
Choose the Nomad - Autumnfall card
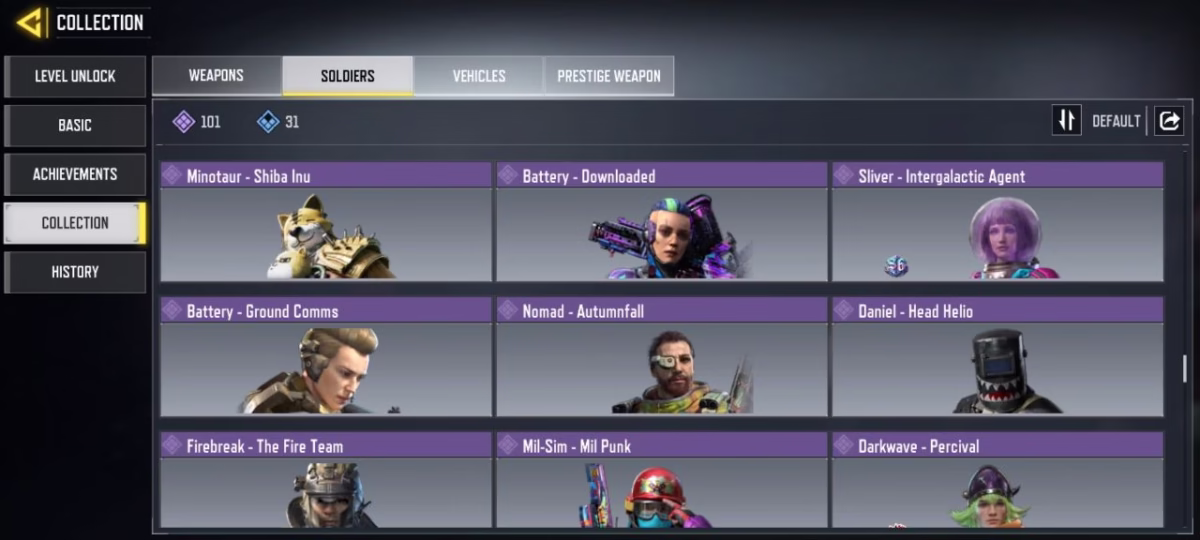point(661,356)
